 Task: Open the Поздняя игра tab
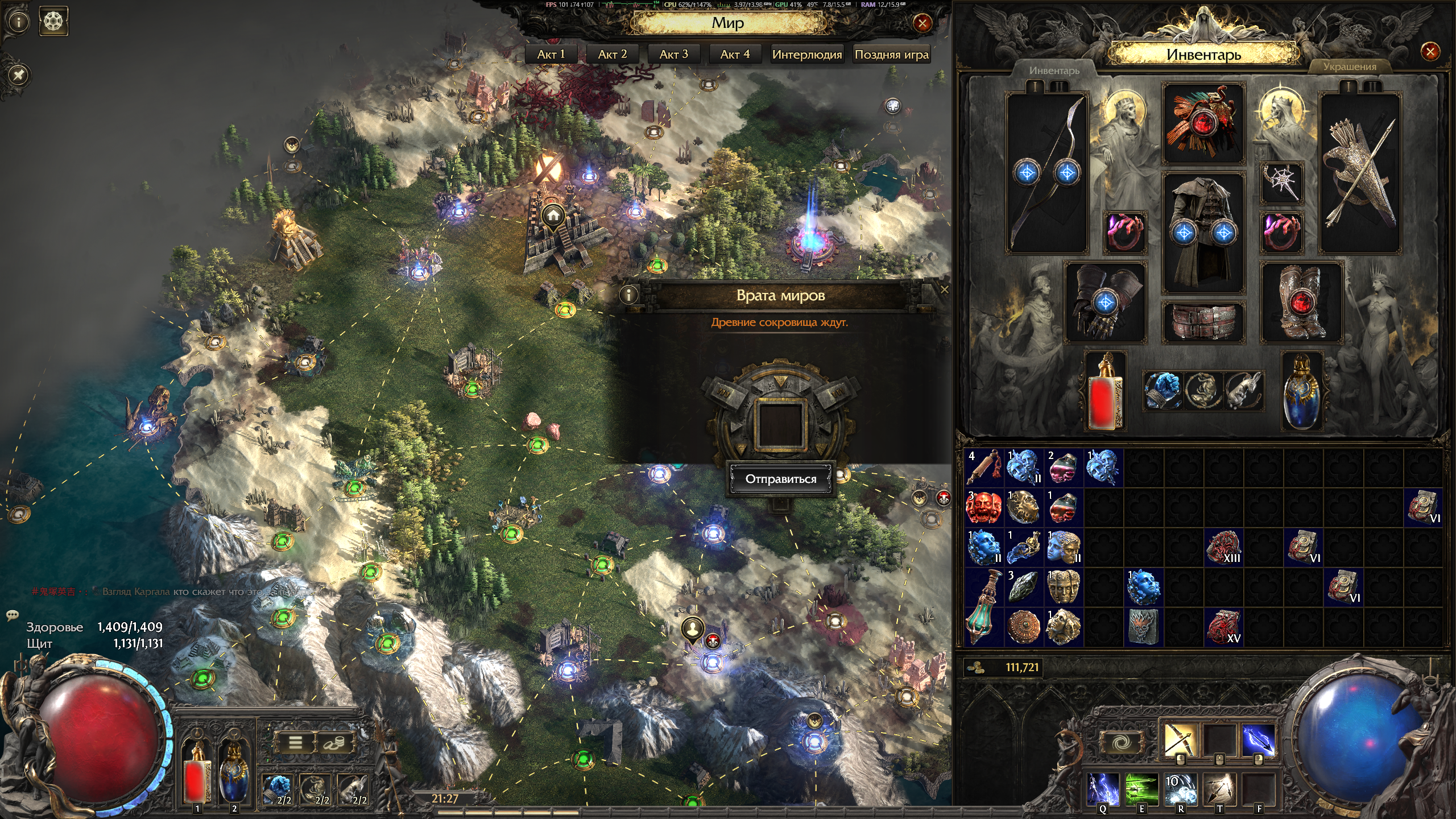pyautogui.click(x=891, y=55)
